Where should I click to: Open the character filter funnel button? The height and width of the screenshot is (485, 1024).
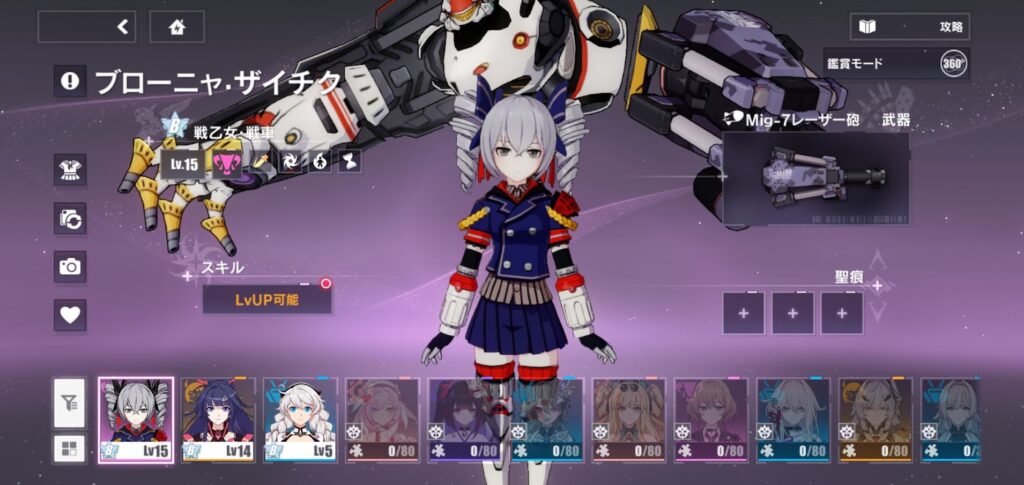[69, 403]
